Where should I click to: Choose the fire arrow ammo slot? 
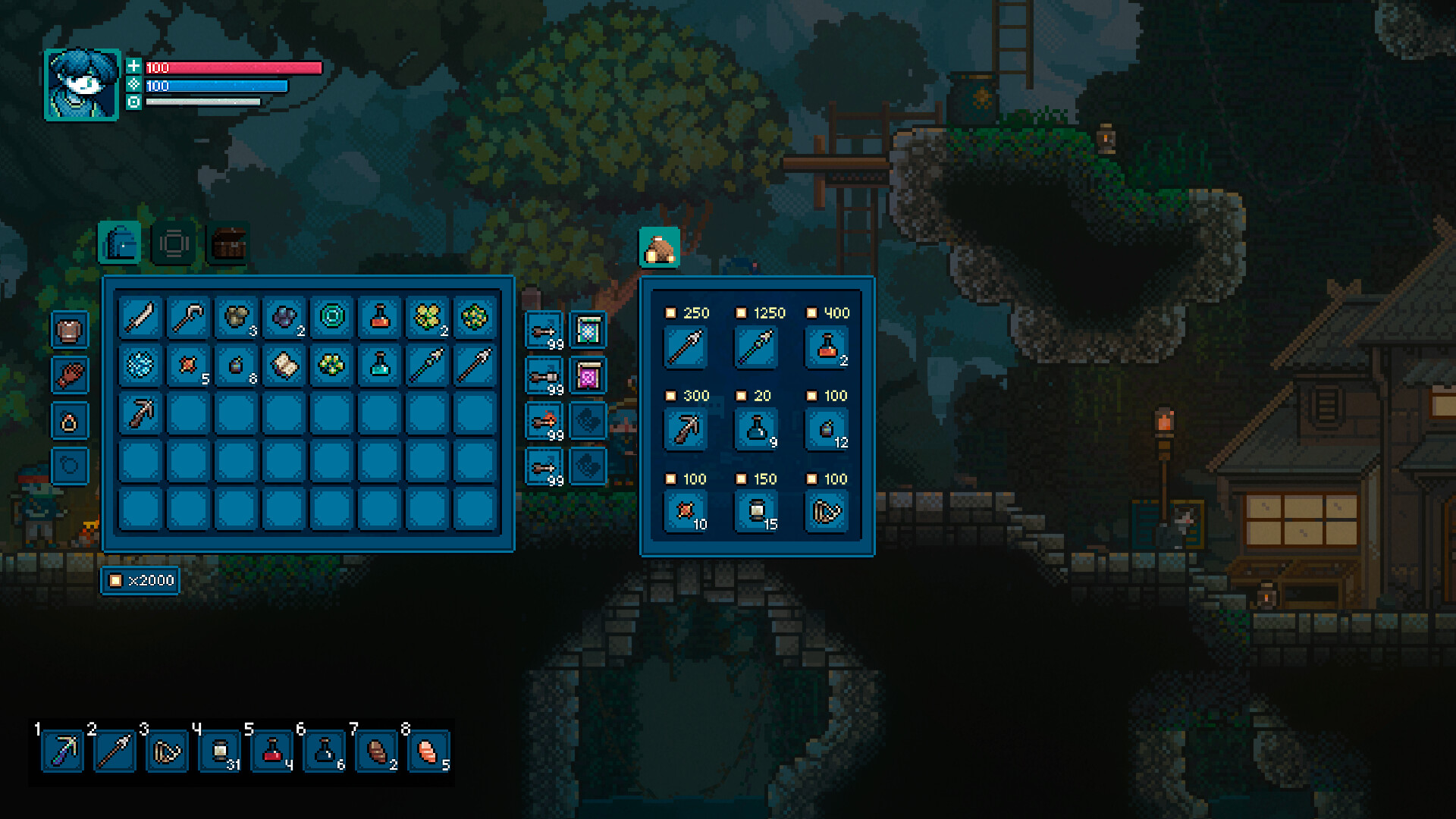pos(544,422)
